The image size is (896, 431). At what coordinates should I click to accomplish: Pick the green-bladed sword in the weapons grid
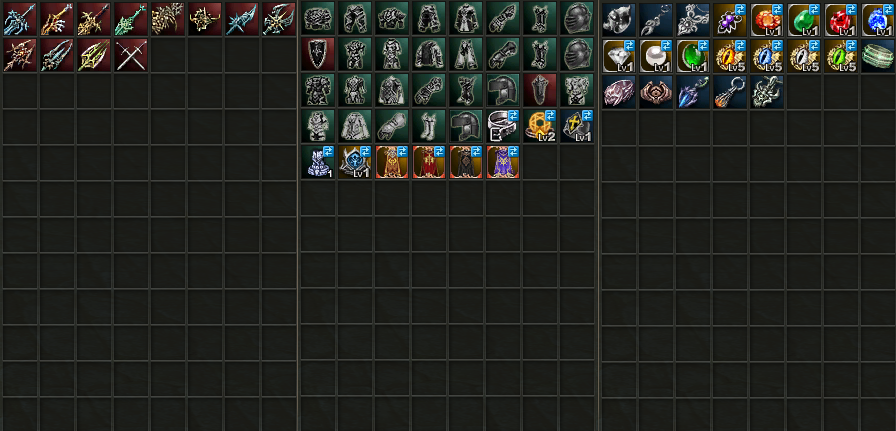tap(131, 19)
